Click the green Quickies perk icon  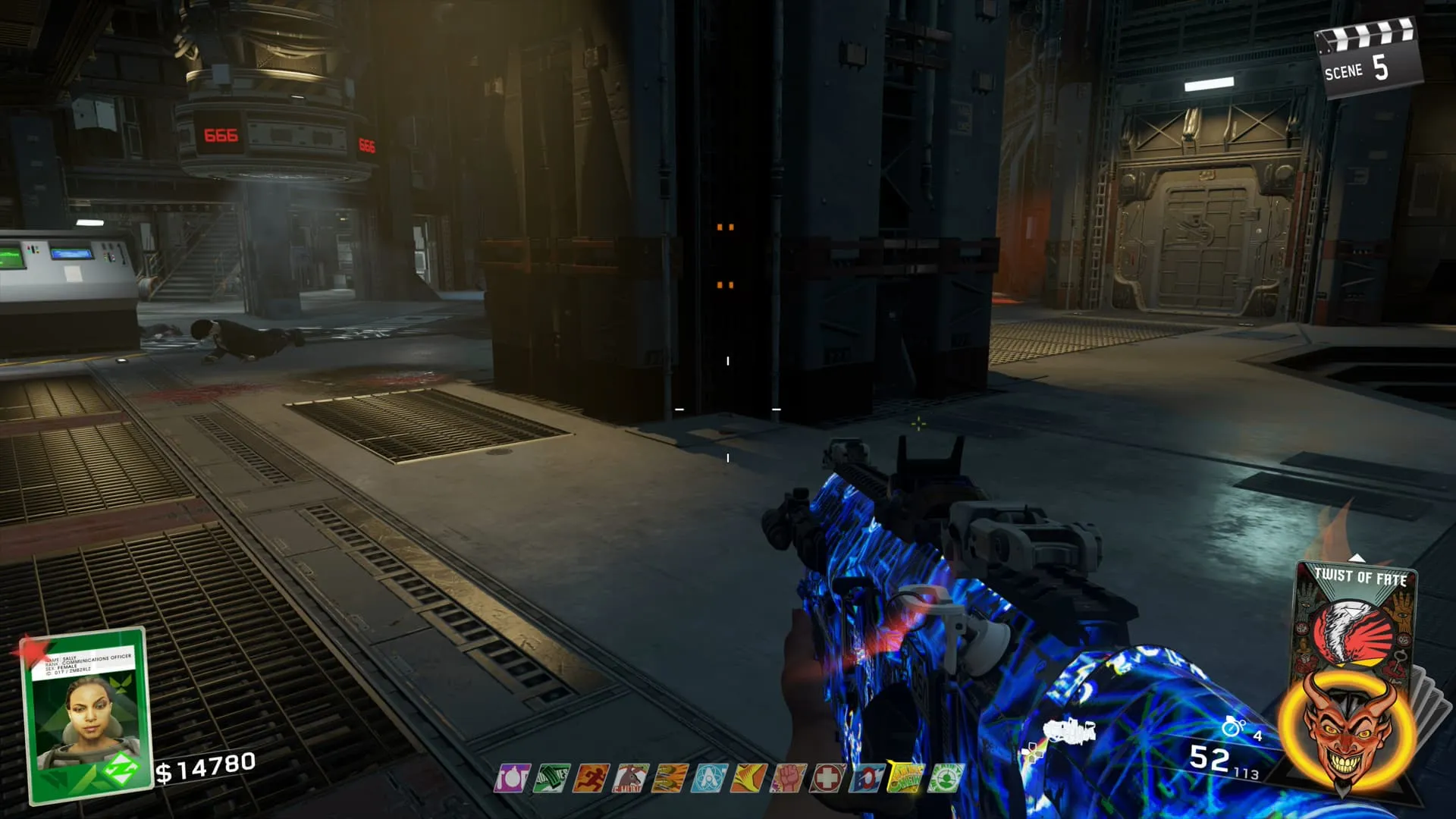(x=552, y=778)
